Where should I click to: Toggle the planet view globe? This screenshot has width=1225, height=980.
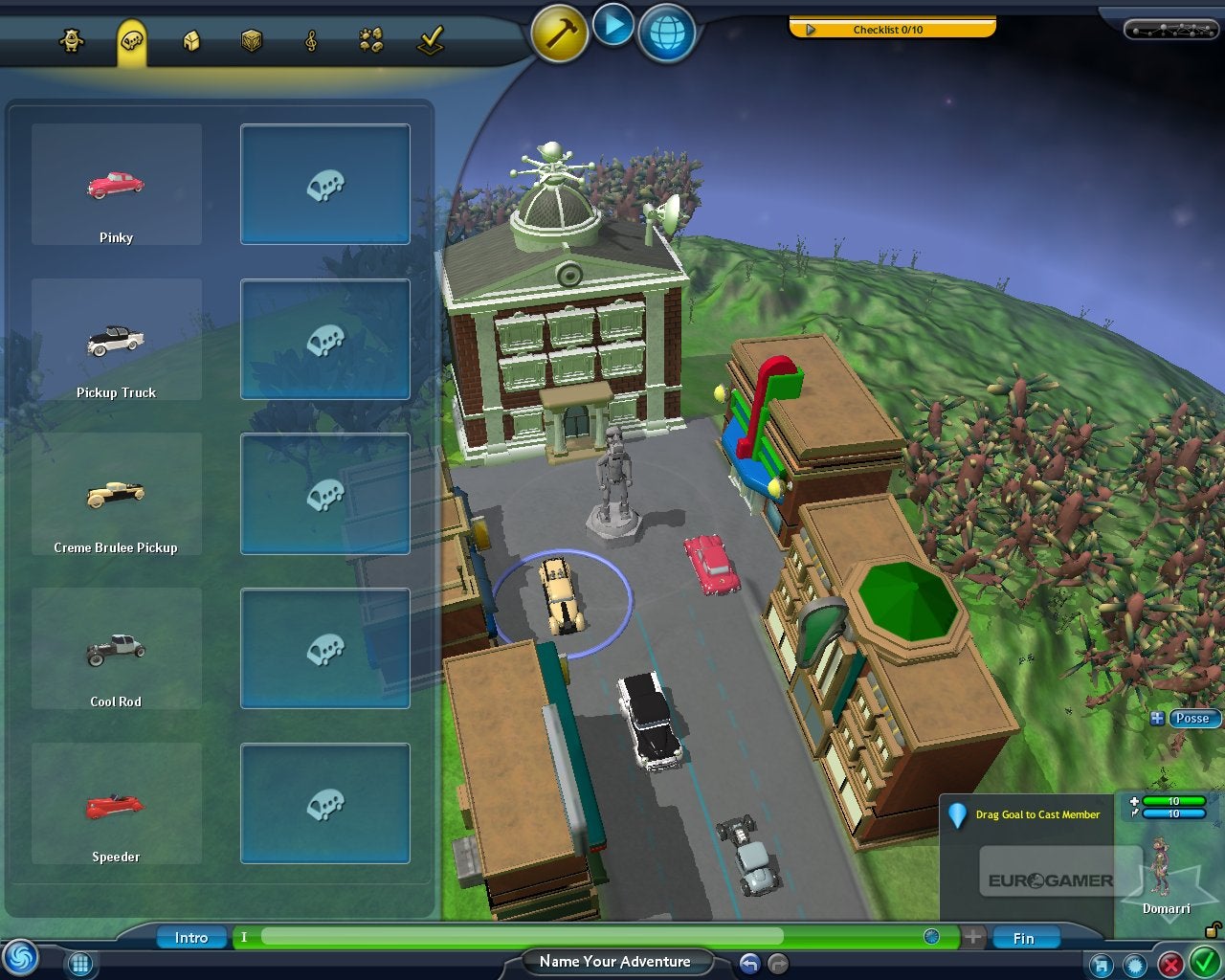tap(666, 34)
